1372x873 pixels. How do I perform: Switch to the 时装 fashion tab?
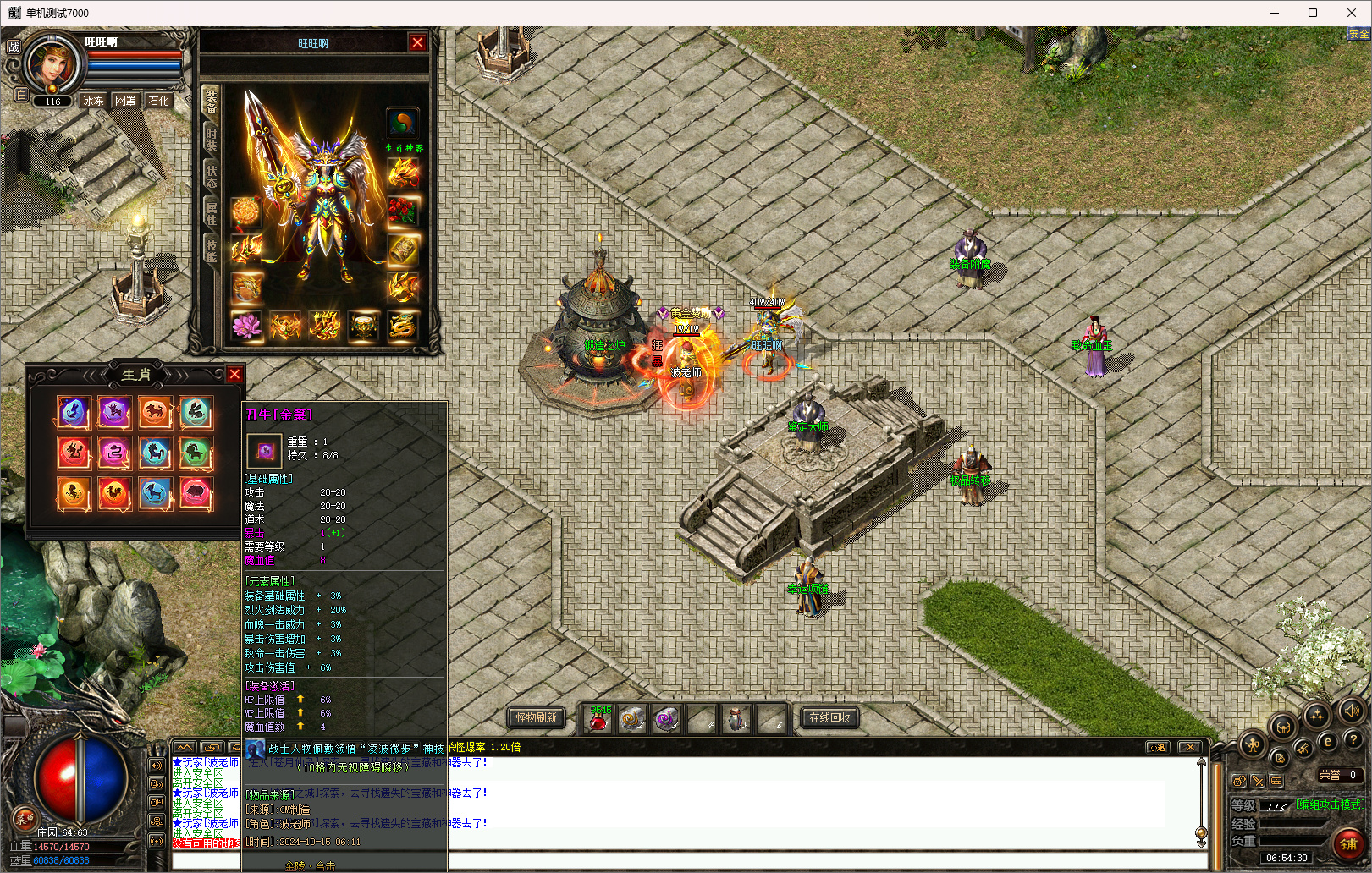tap(211, 140)
